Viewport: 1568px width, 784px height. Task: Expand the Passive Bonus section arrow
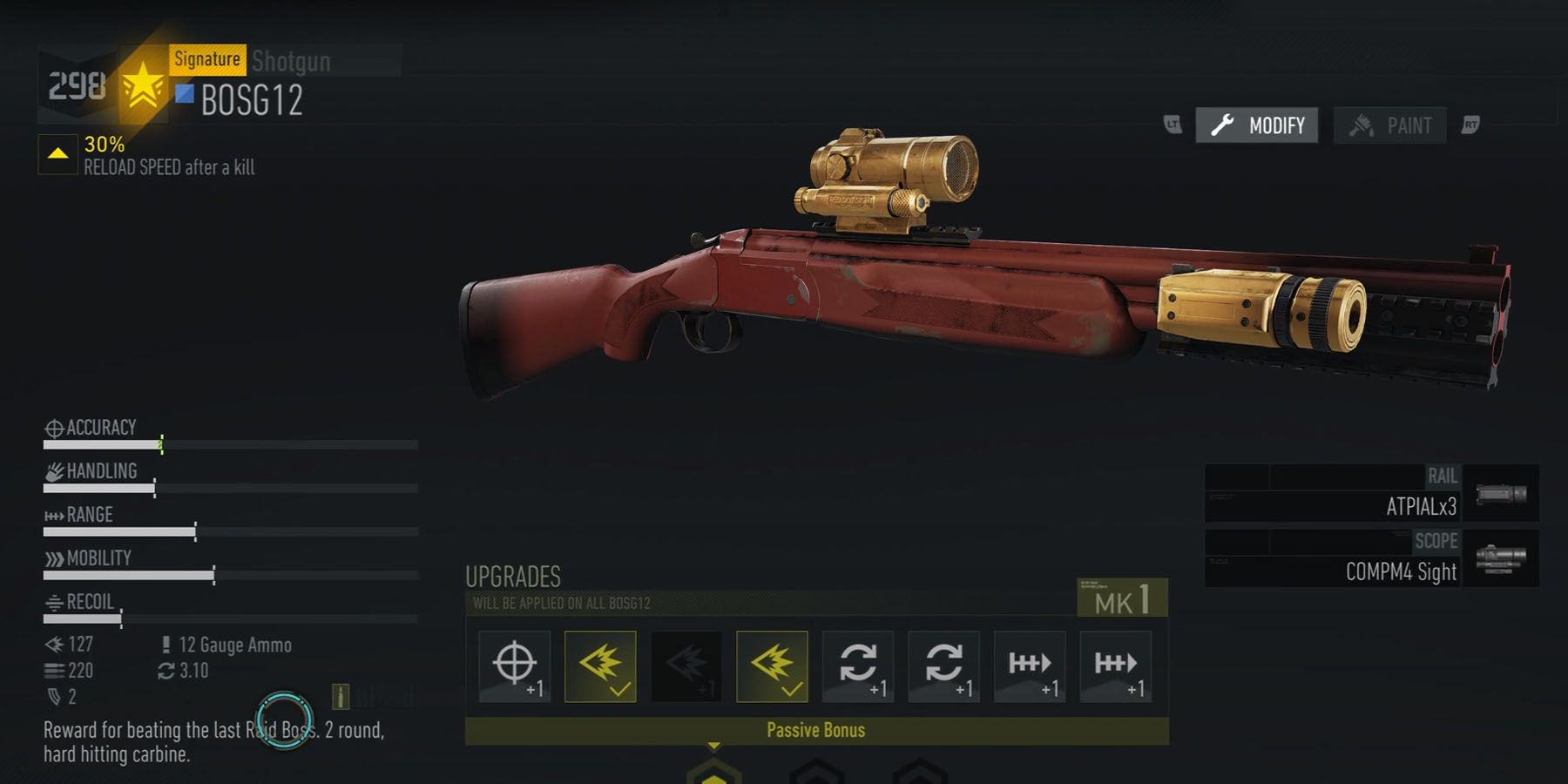716,747
